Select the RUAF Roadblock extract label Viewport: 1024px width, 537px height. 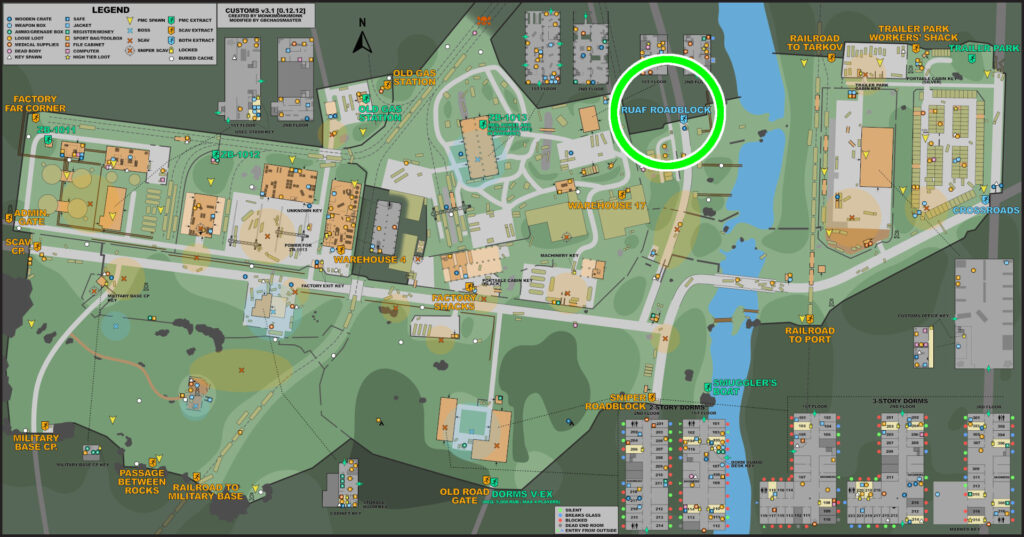coord(665,108)
